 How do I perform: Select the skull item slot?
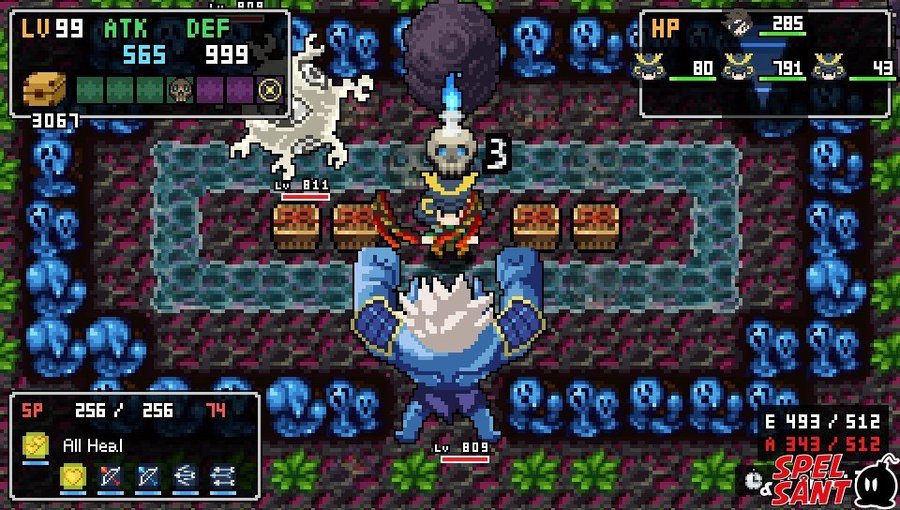[x=180, y=89]
